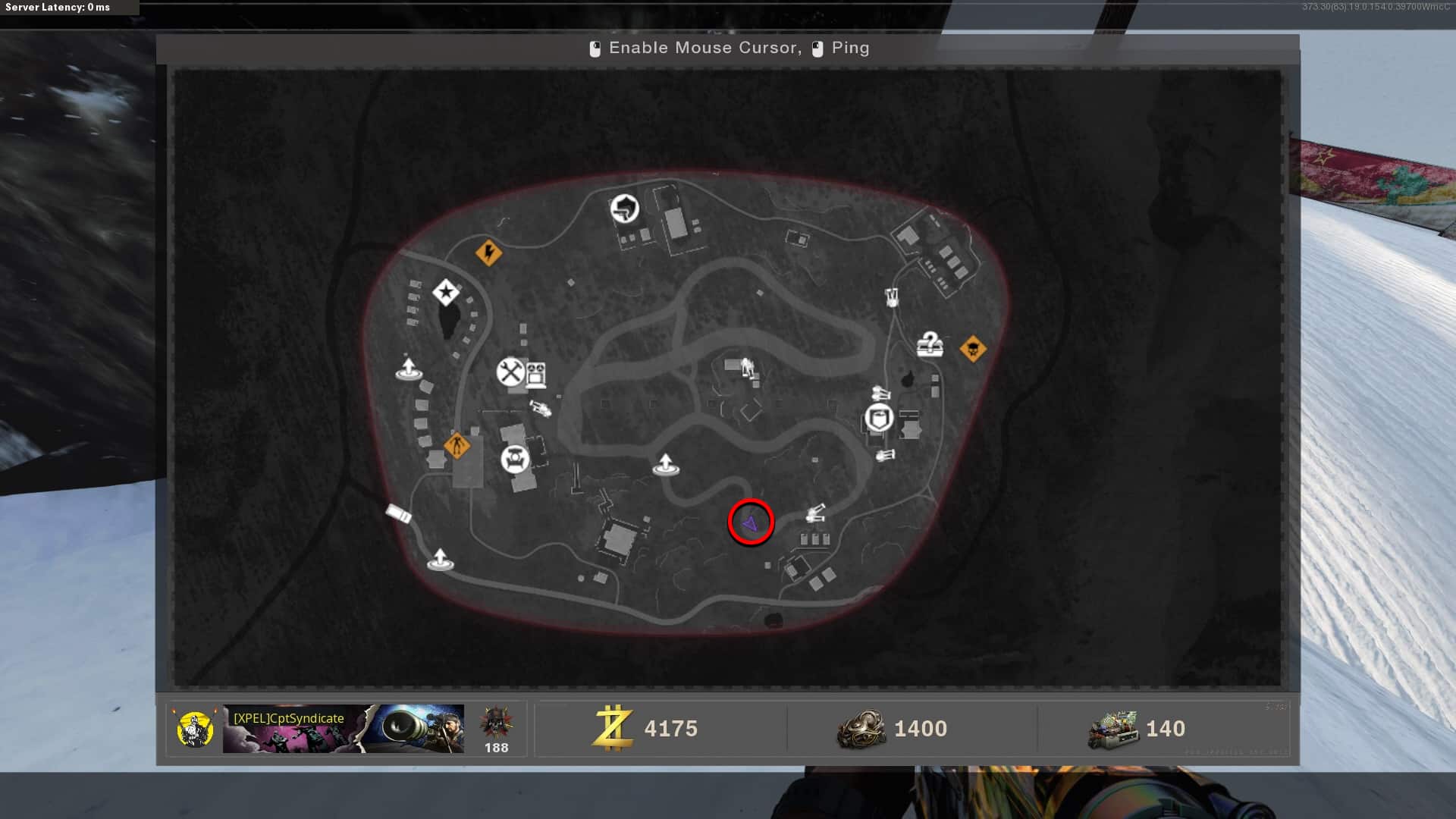
Task: Click the shield crate circle icon
Action: [879, 418]
